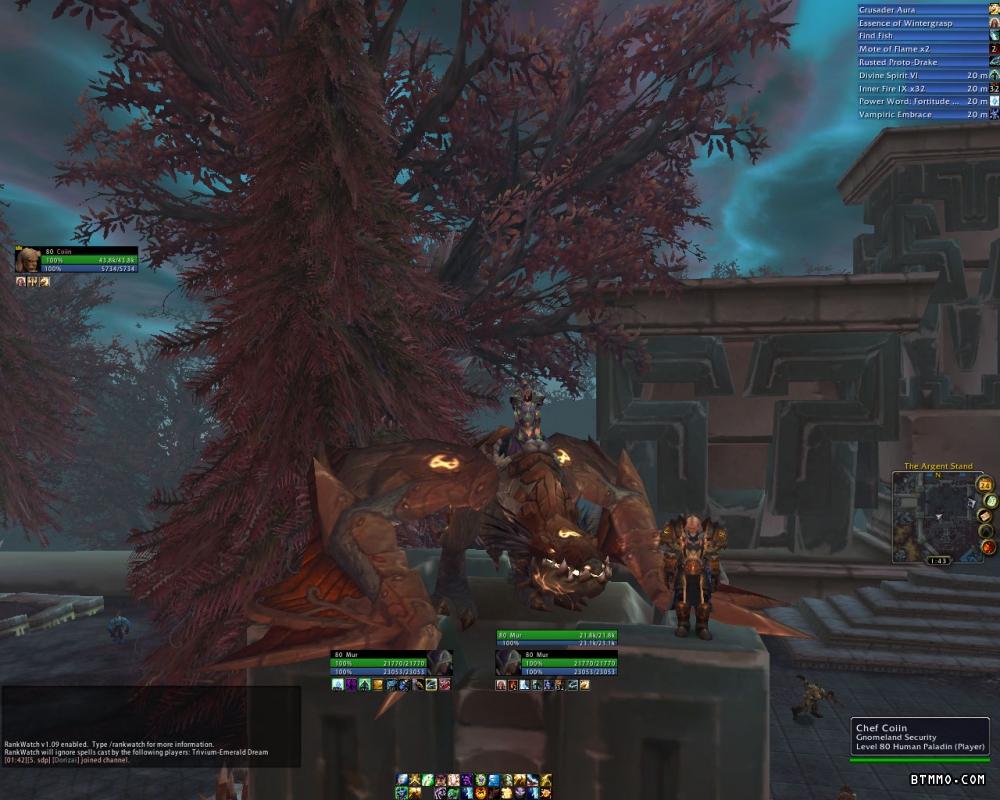Click the red orb minimap button
Image resolution: width=1000 pixels, height=800 pixels.
[x=989, y=547]
